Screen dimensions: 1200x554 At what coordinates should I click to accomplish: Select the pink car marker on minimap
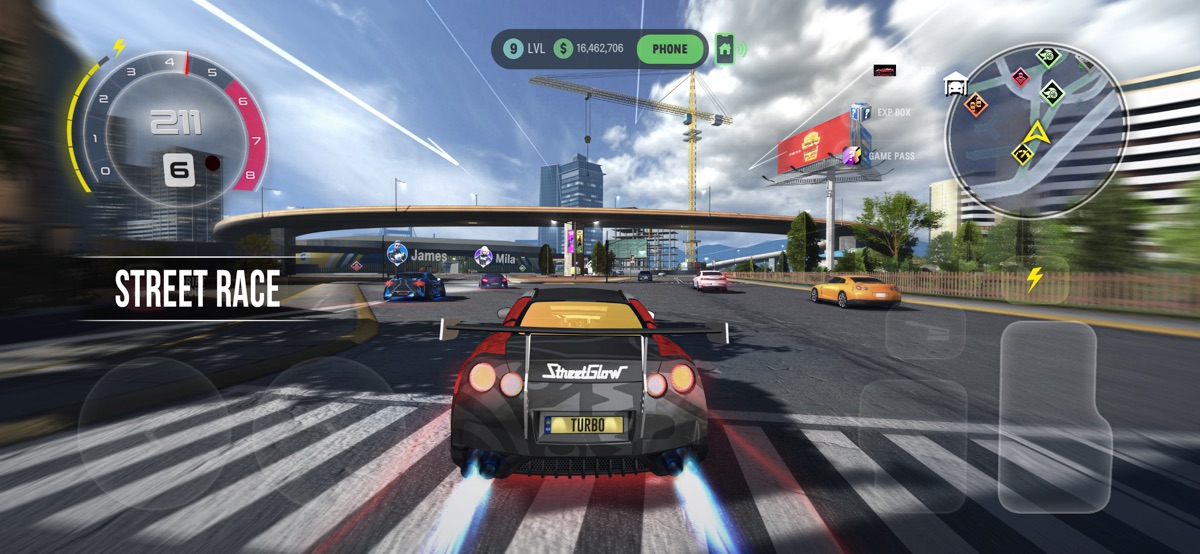tap(1020, 76)
